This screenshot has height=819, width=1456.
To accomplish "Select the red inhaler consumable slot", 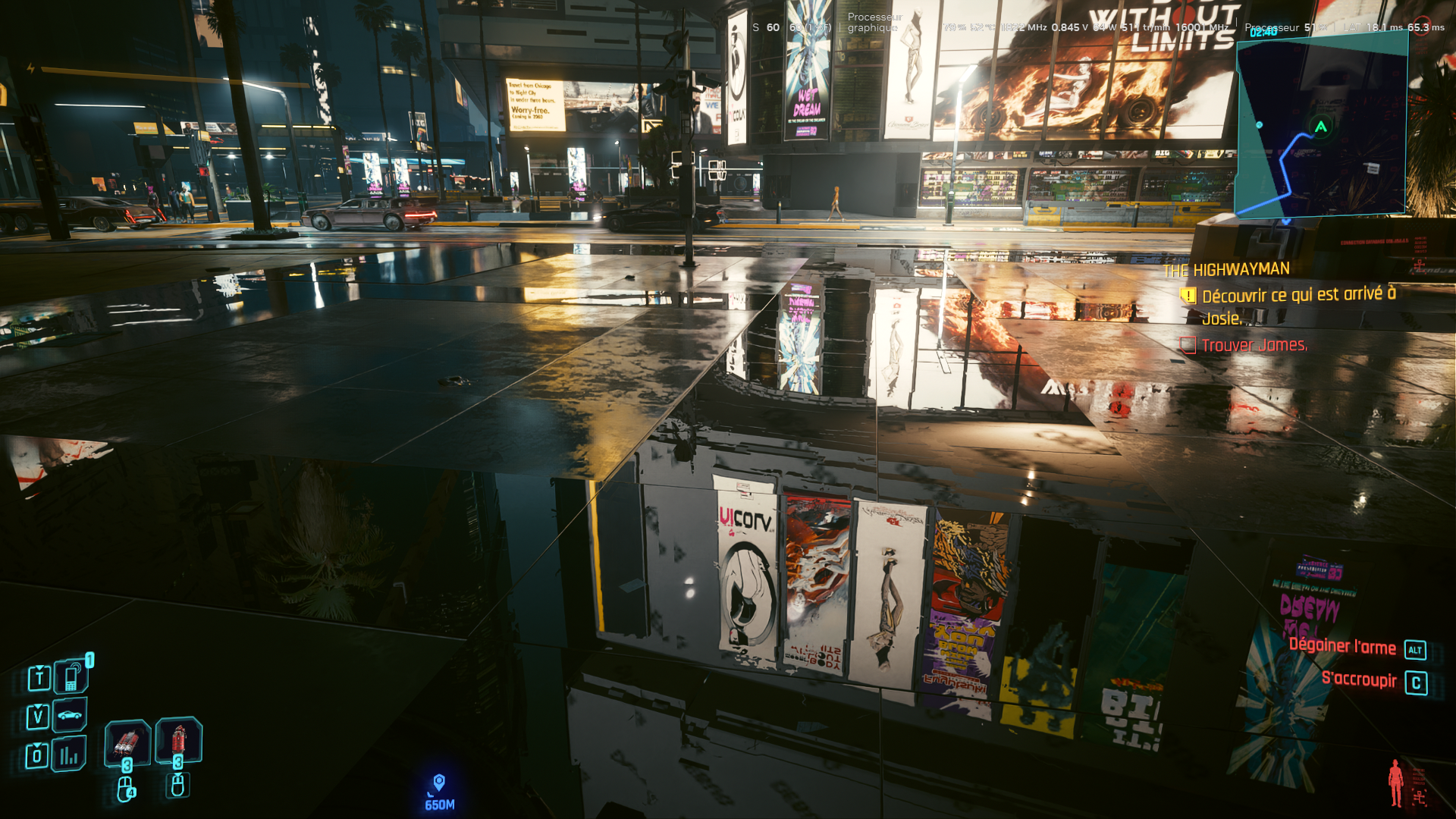I will point(179,739).
